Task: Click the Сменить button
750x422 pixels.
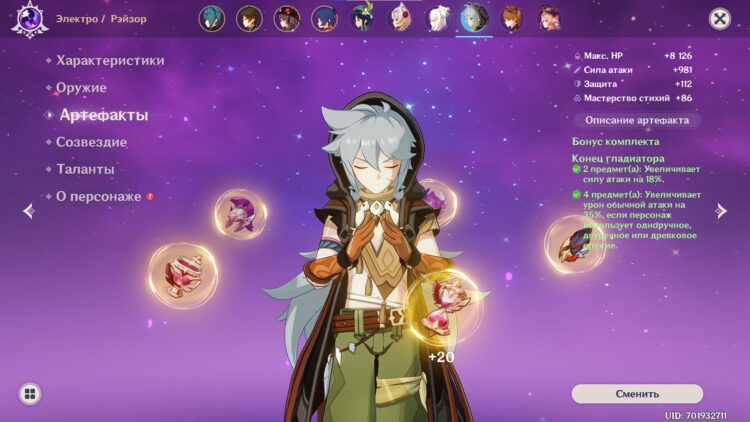Action: click(637, 394)
